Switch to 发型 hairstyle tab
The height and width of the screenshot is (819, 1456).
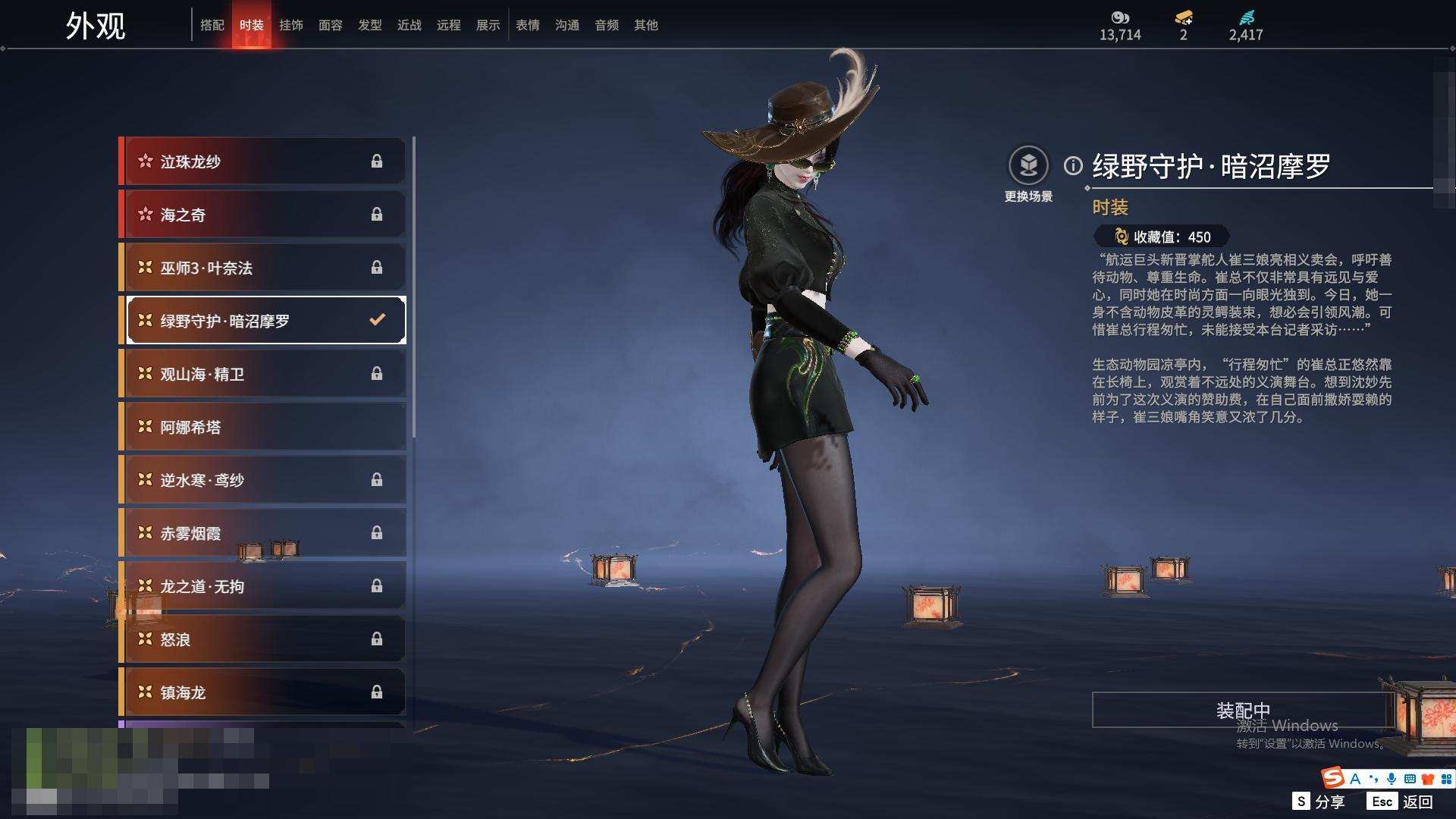tap(370, 25)
